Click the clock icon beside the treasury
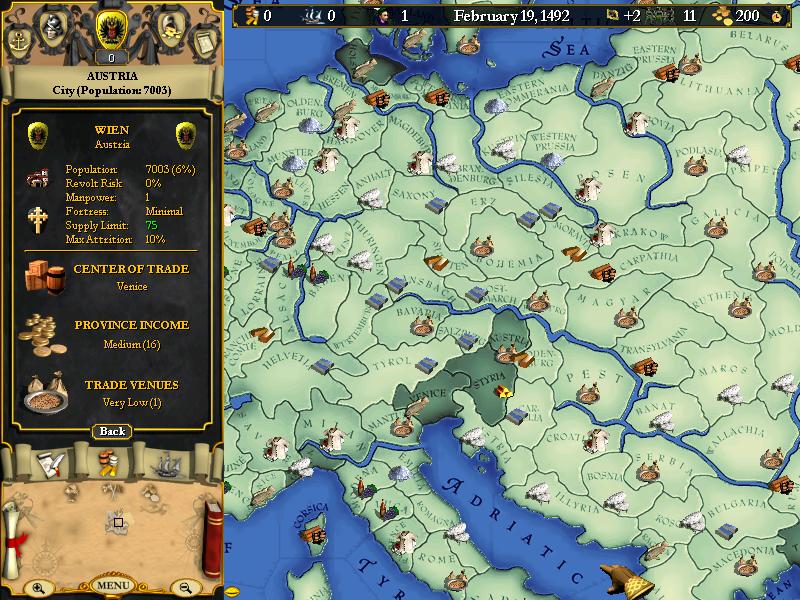The height and width of the screenshot is (600, 800). coord(775,16)
